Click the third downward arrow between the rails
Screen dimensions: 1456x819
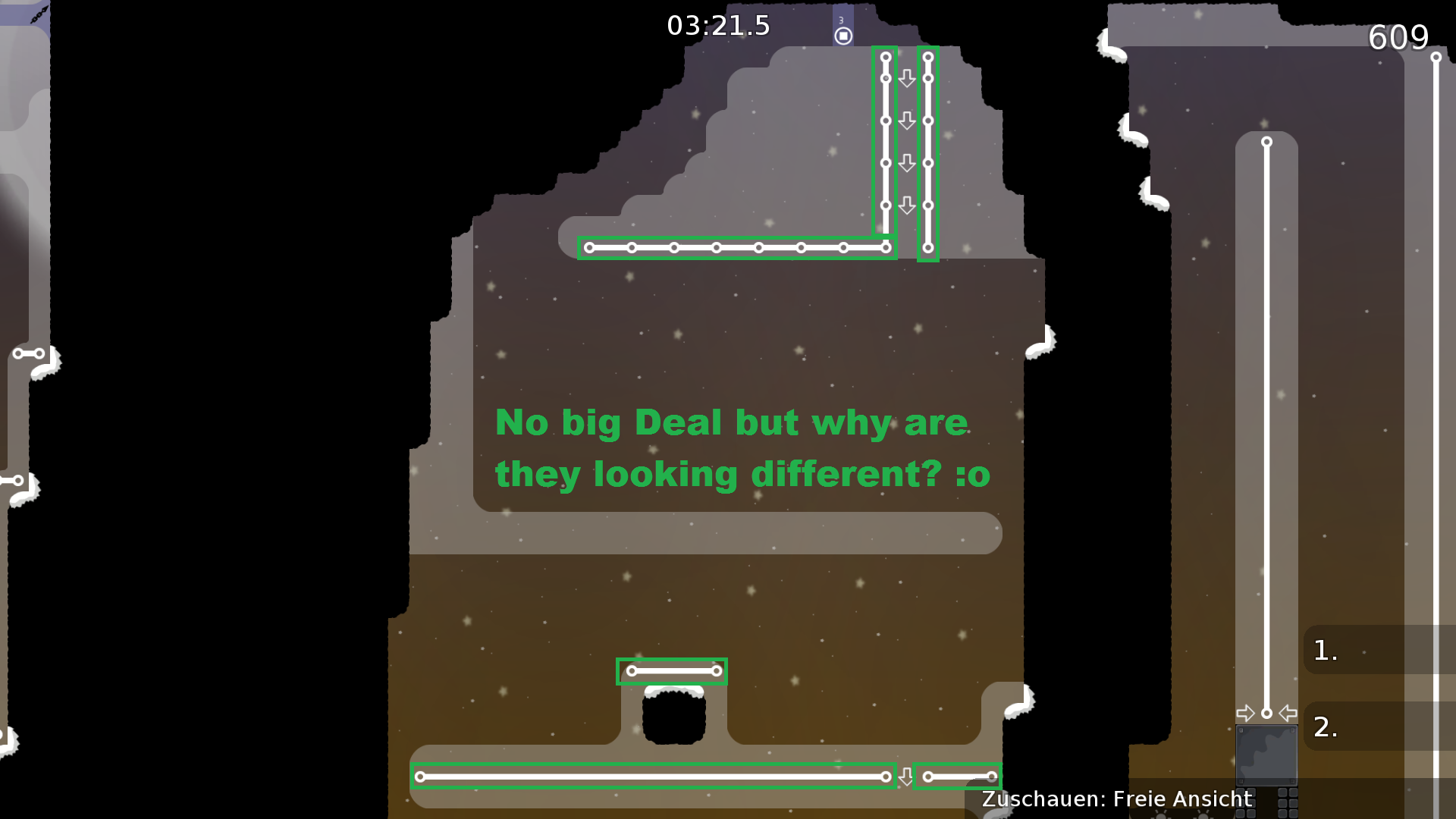tap(907, 162)
